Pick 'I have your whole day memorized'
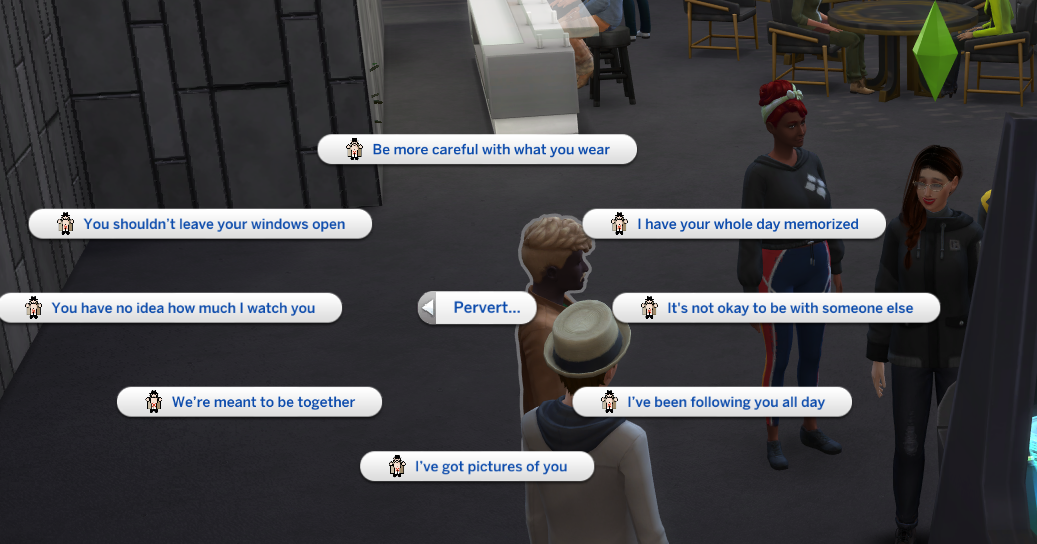The width and height of the screenshot is (1037, 544). (735, 224)
